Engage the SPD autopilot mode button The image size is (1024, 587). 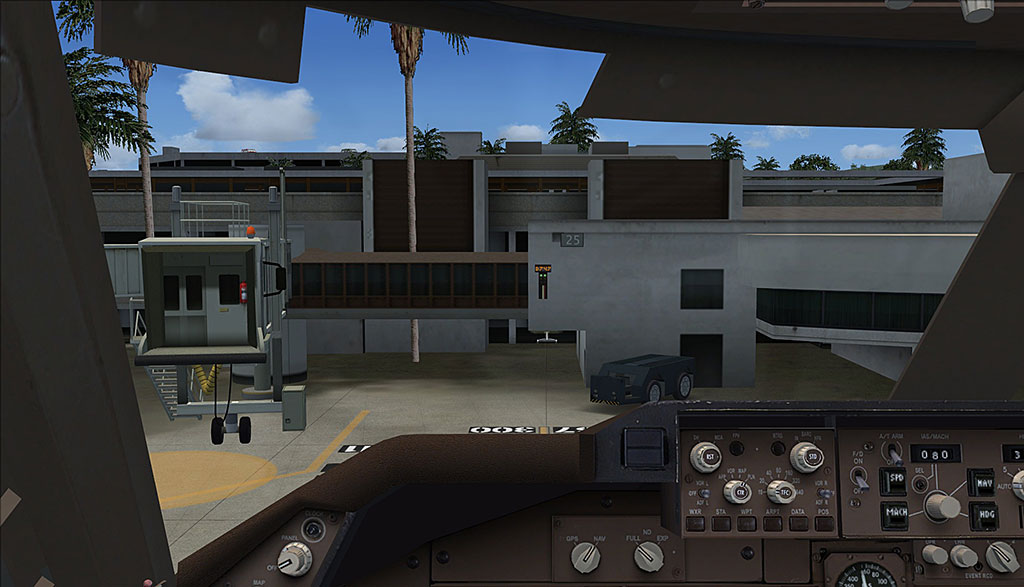click(x=892, y=482)
